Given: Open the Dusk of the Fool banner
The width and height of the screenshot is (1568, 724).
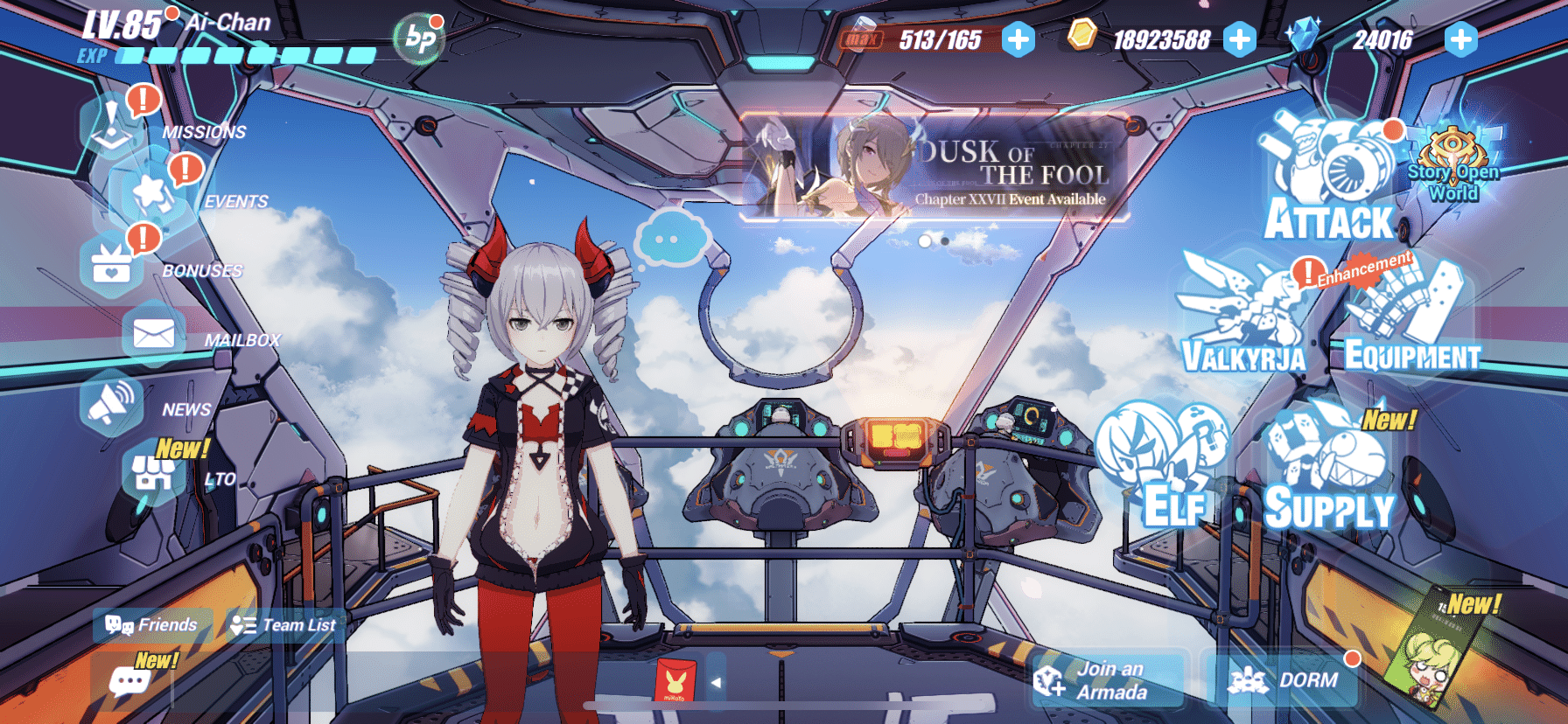Looking at the screenshot, I should (x=934, y=166).
